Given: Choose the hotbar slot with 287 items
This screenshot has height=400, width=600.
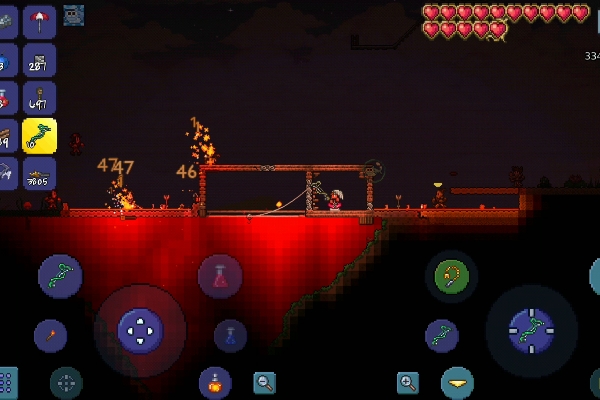Looking at the screenshot, I should 40,60.
